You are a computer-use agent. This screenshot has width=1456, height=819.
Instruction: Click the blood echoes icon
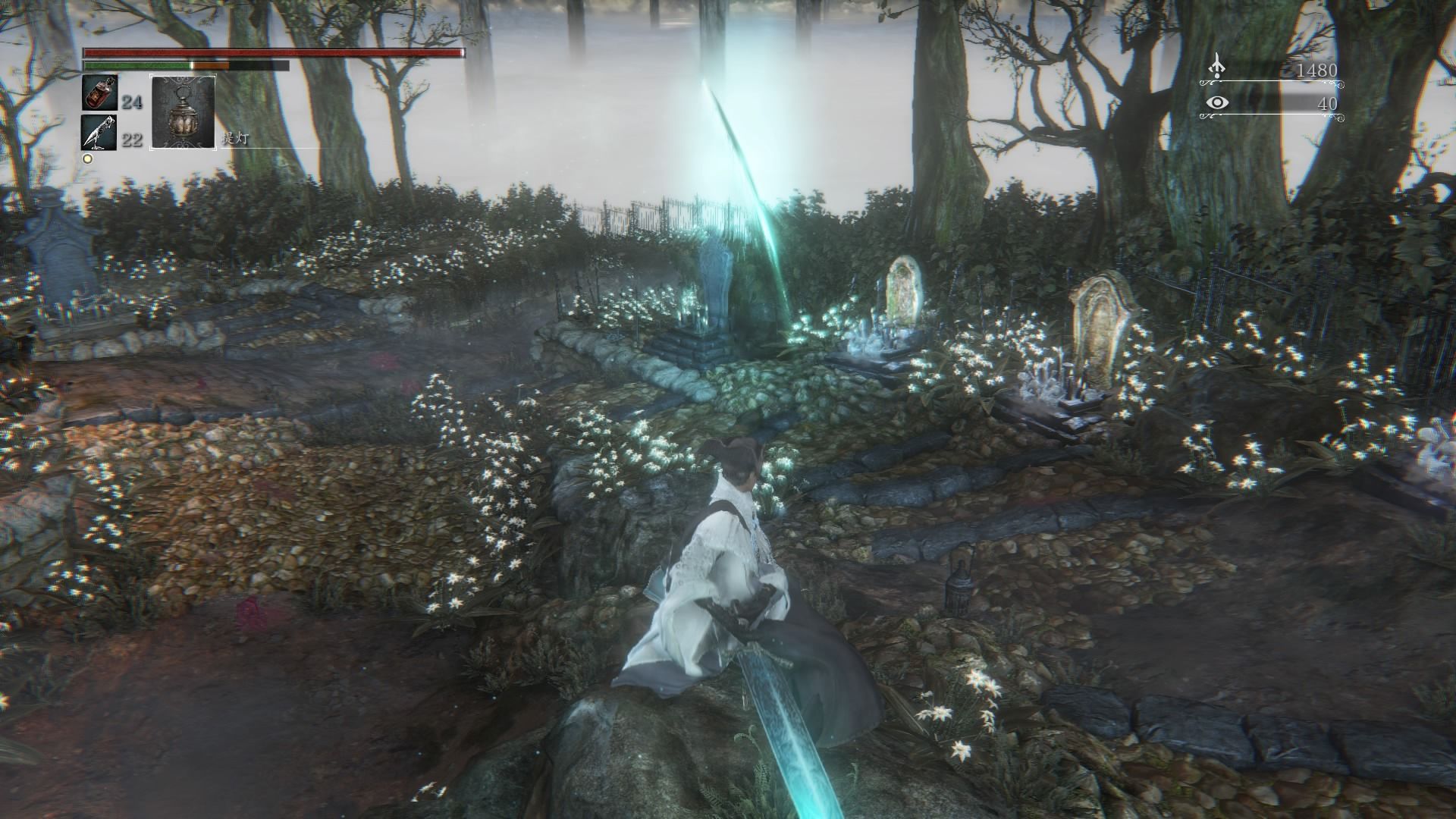click(x=1218, y=67)
